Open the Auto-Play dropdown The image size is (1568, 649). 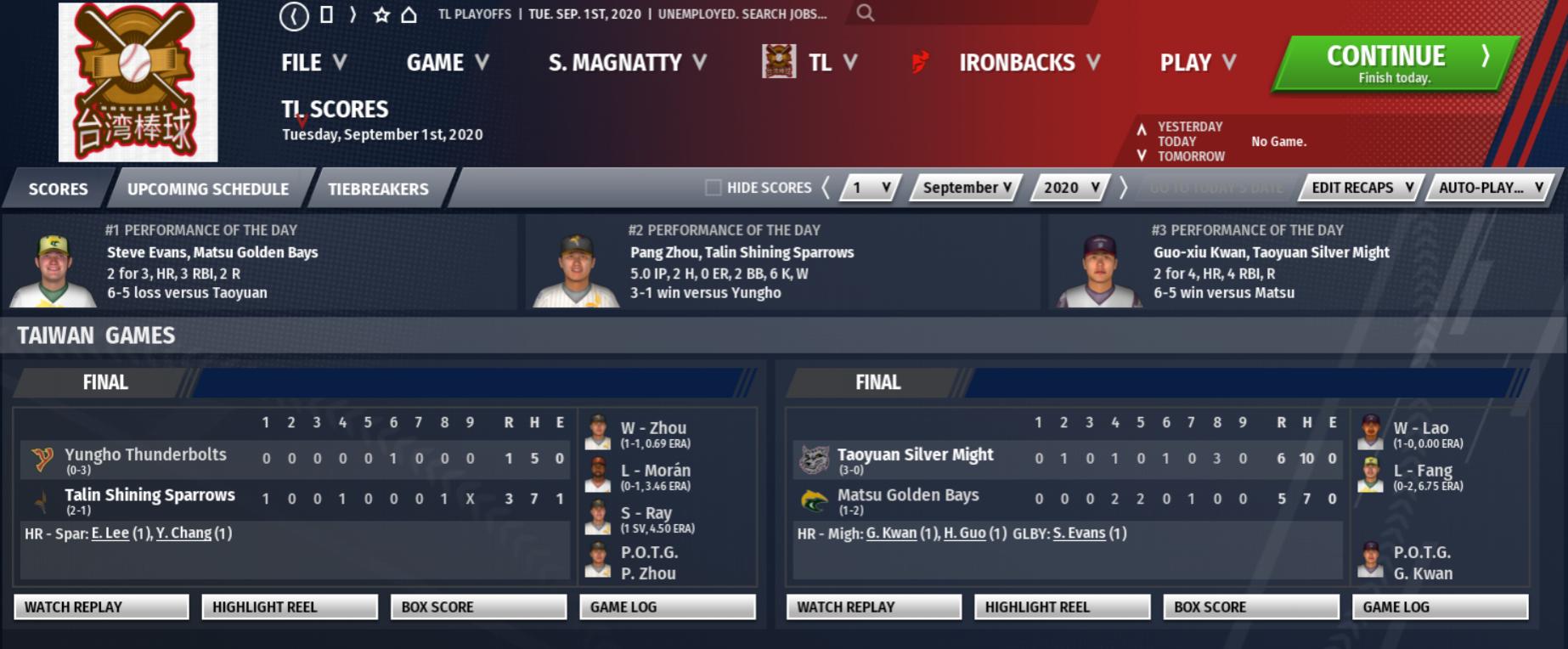click(x=1490, y=188)
